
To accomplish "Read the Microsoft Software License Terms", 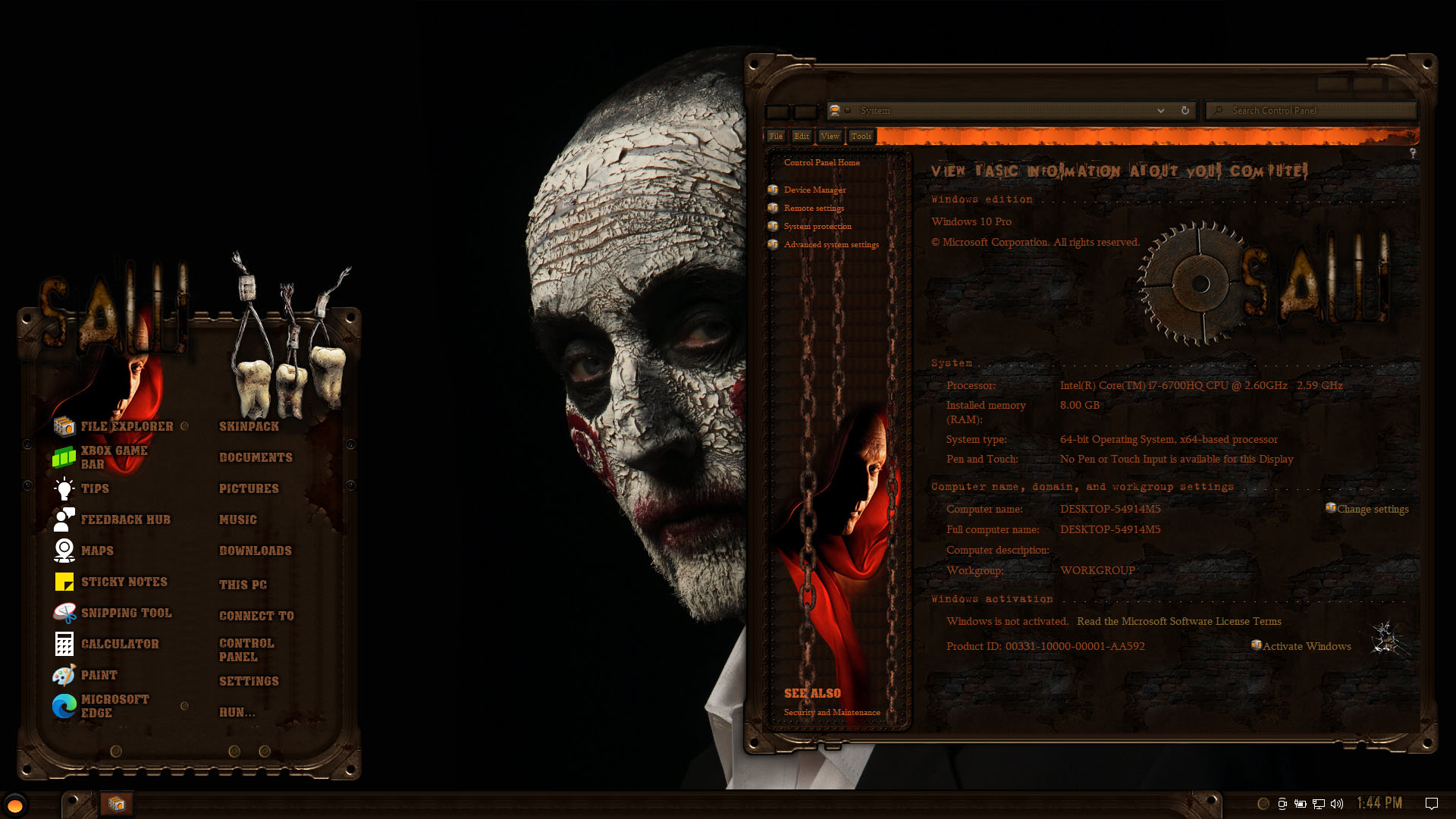I will coord(1178,621).
